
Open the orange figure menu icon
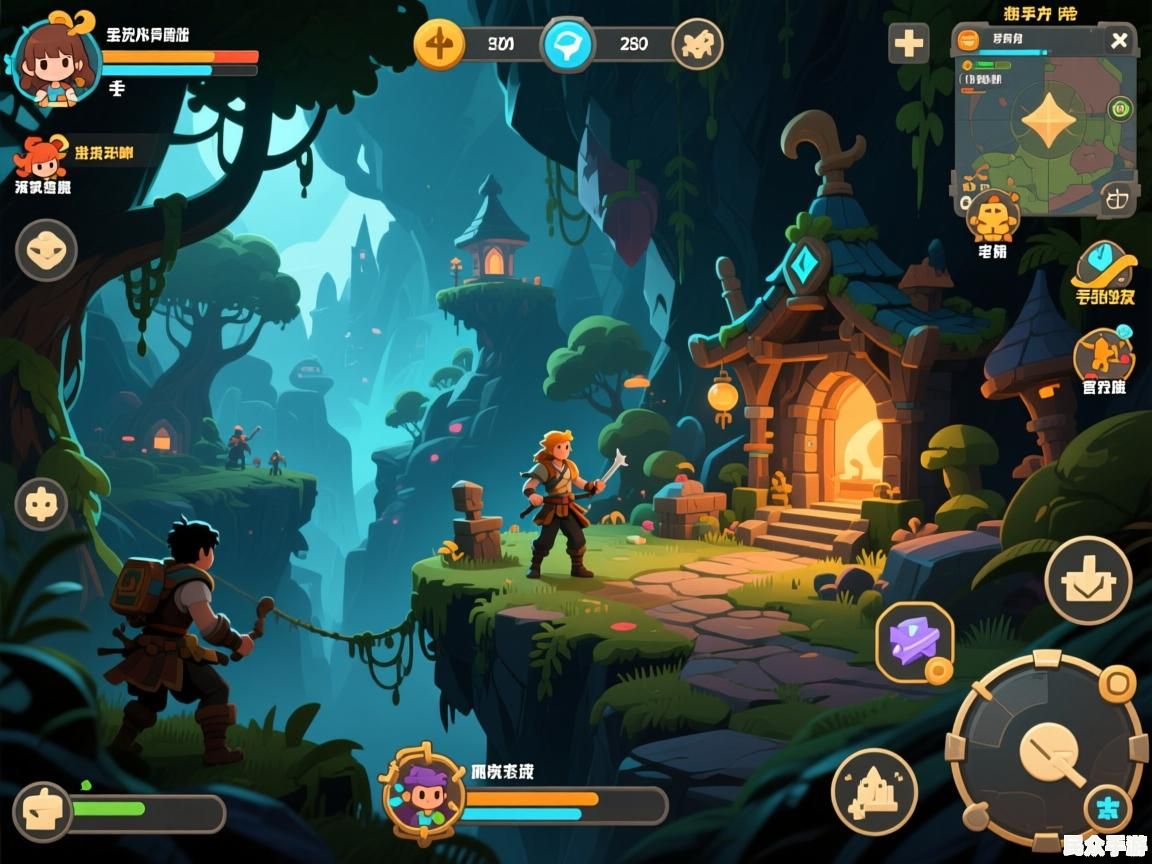(x=1103, y=355)
